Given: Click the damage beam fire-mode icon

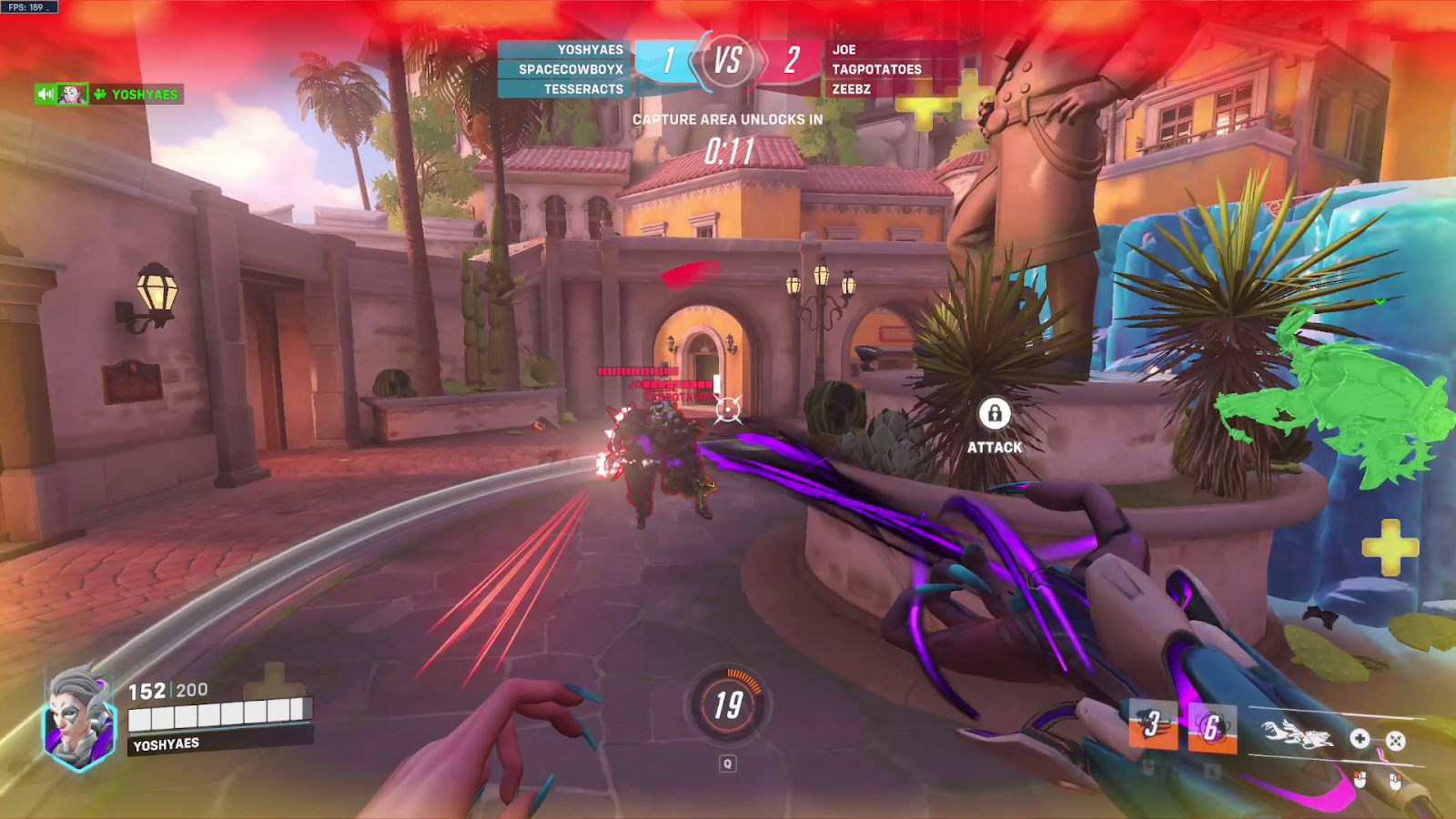Looking at the screenshot, I should [x=1395, y=741].
